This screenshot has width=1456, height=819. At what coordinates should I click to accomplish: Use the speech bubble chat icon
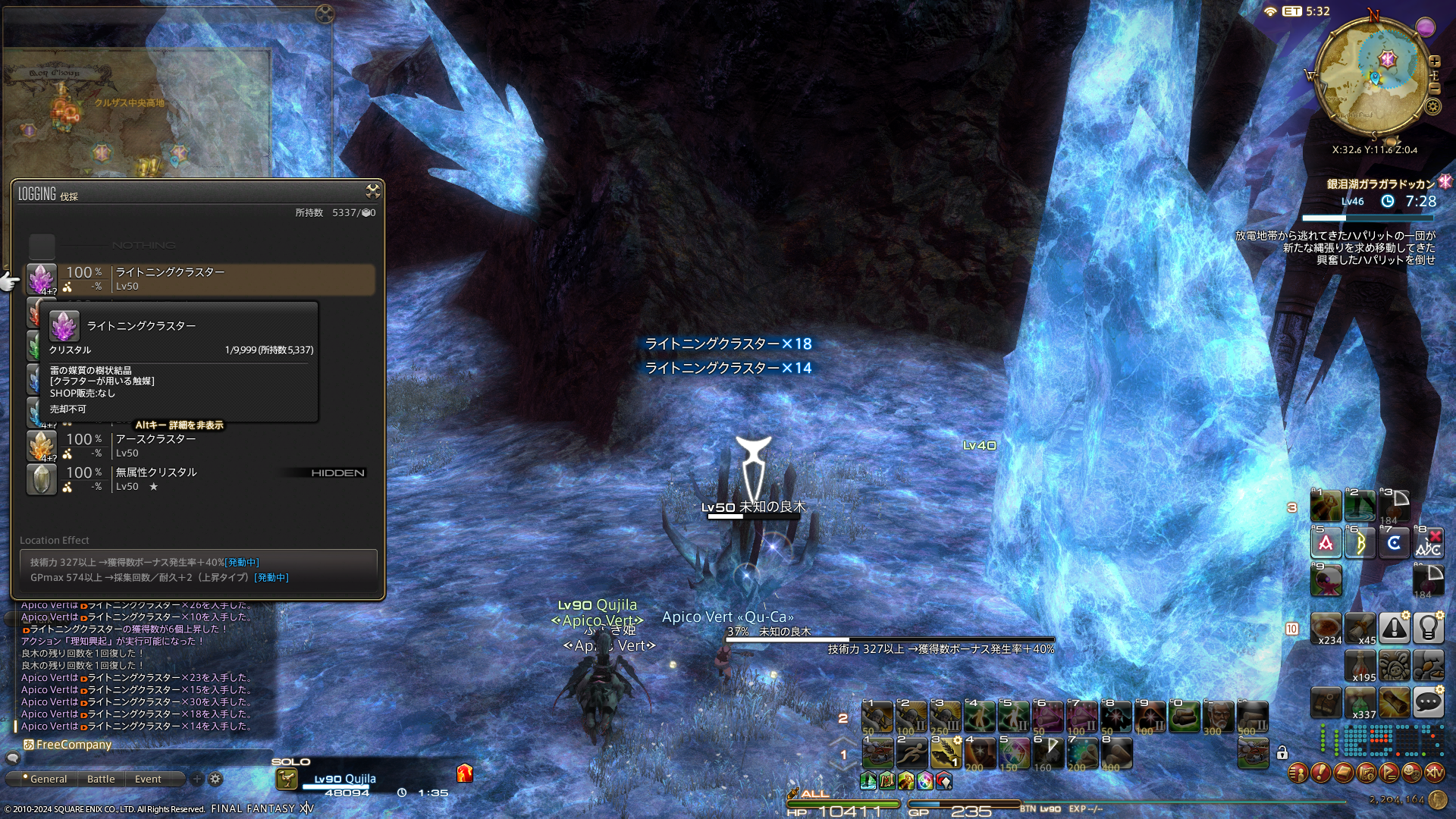tap(1428, 703)
